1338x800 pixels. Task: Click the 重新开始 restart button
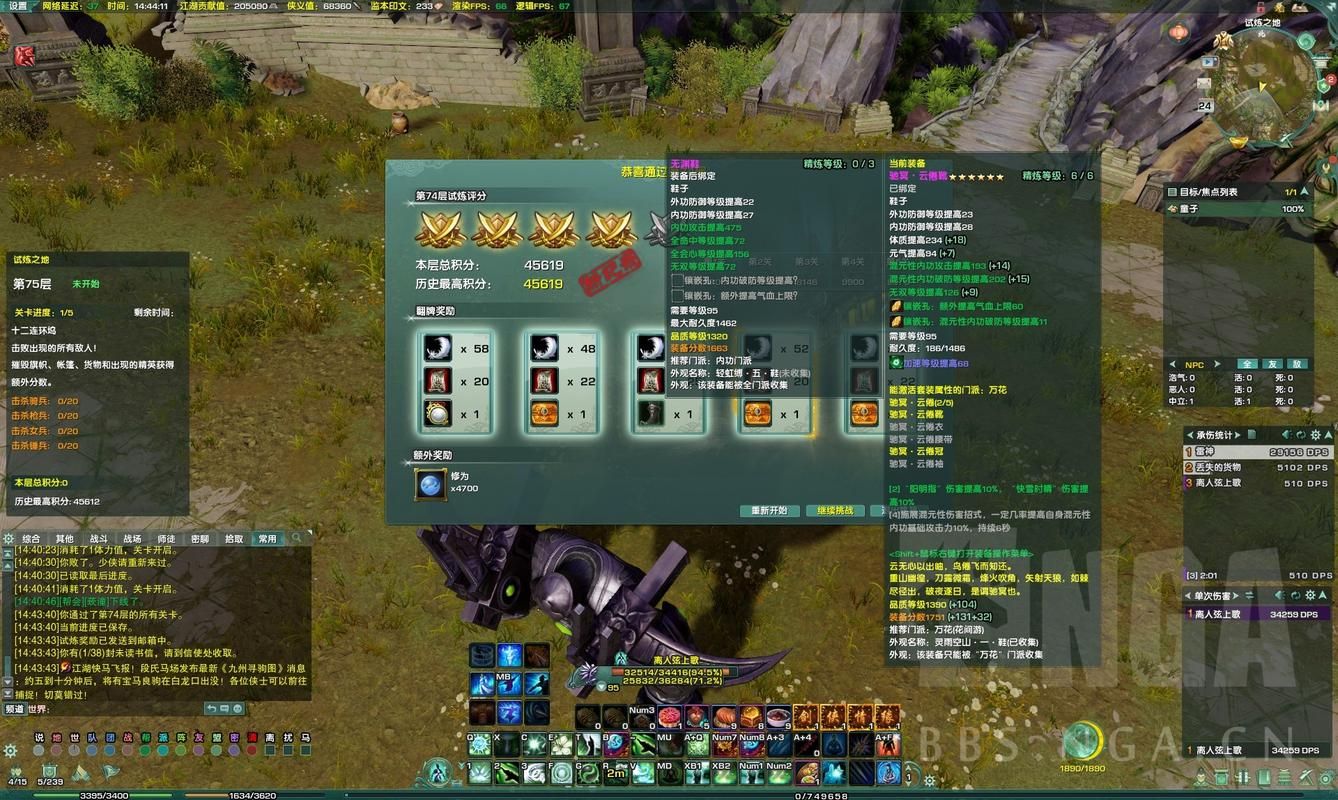point(770,511)
